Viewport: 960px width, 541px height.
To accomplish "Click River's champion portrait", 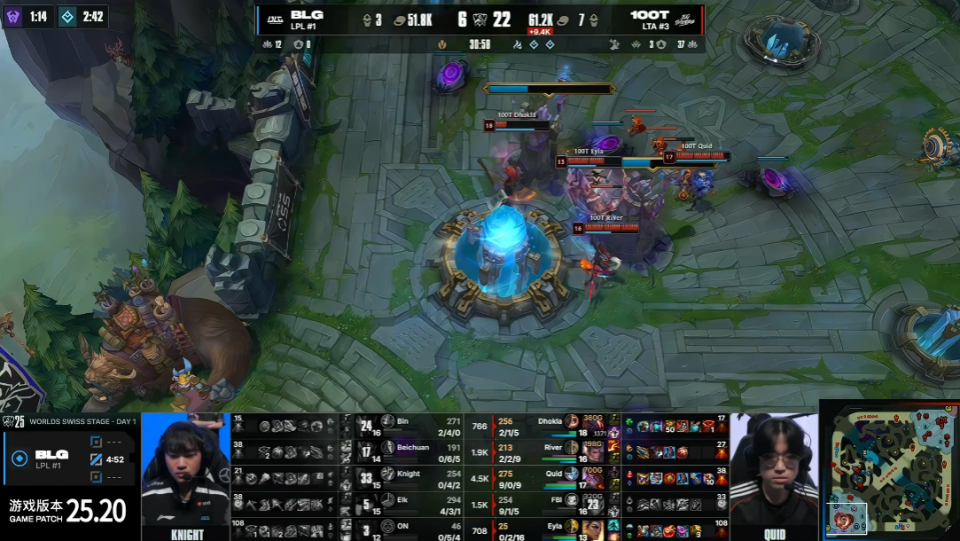I will click(x=572, y=448).
